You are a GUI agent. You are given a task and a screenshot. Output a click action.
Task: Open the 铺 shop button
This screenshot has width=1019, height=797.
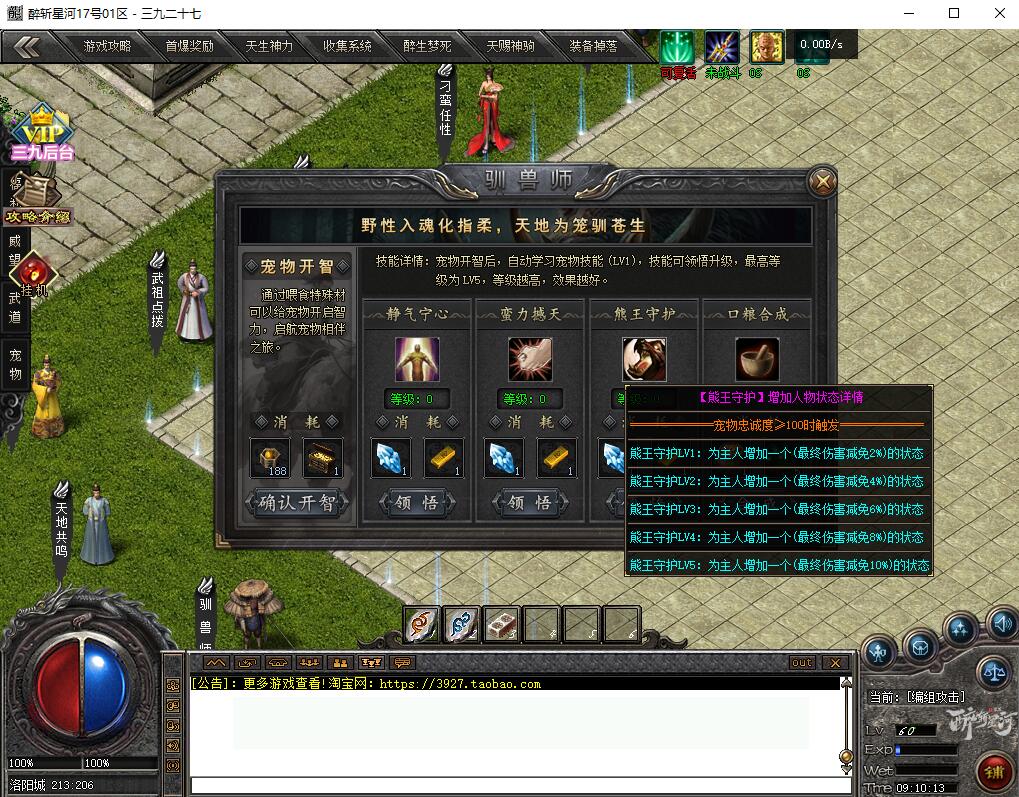[x=994, y=772]
